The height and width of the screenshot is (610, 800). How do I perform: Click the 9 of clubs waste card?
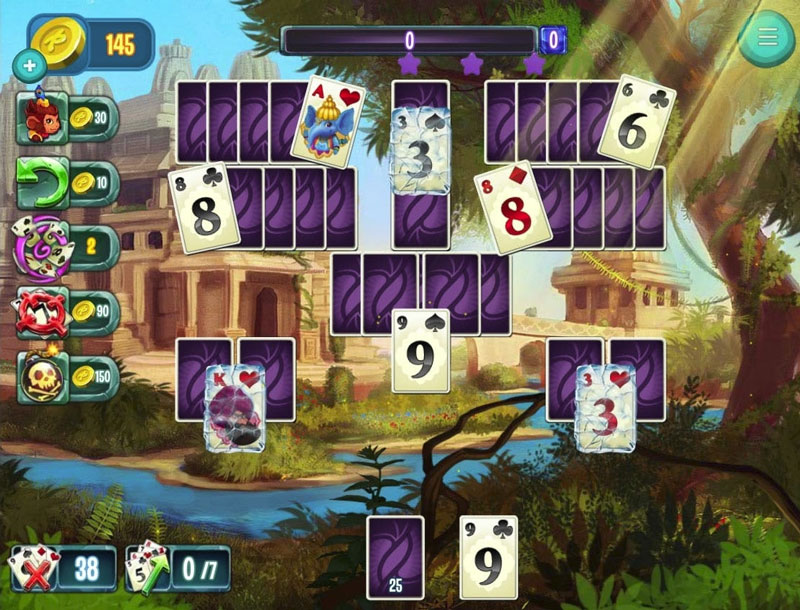point(488,557)
